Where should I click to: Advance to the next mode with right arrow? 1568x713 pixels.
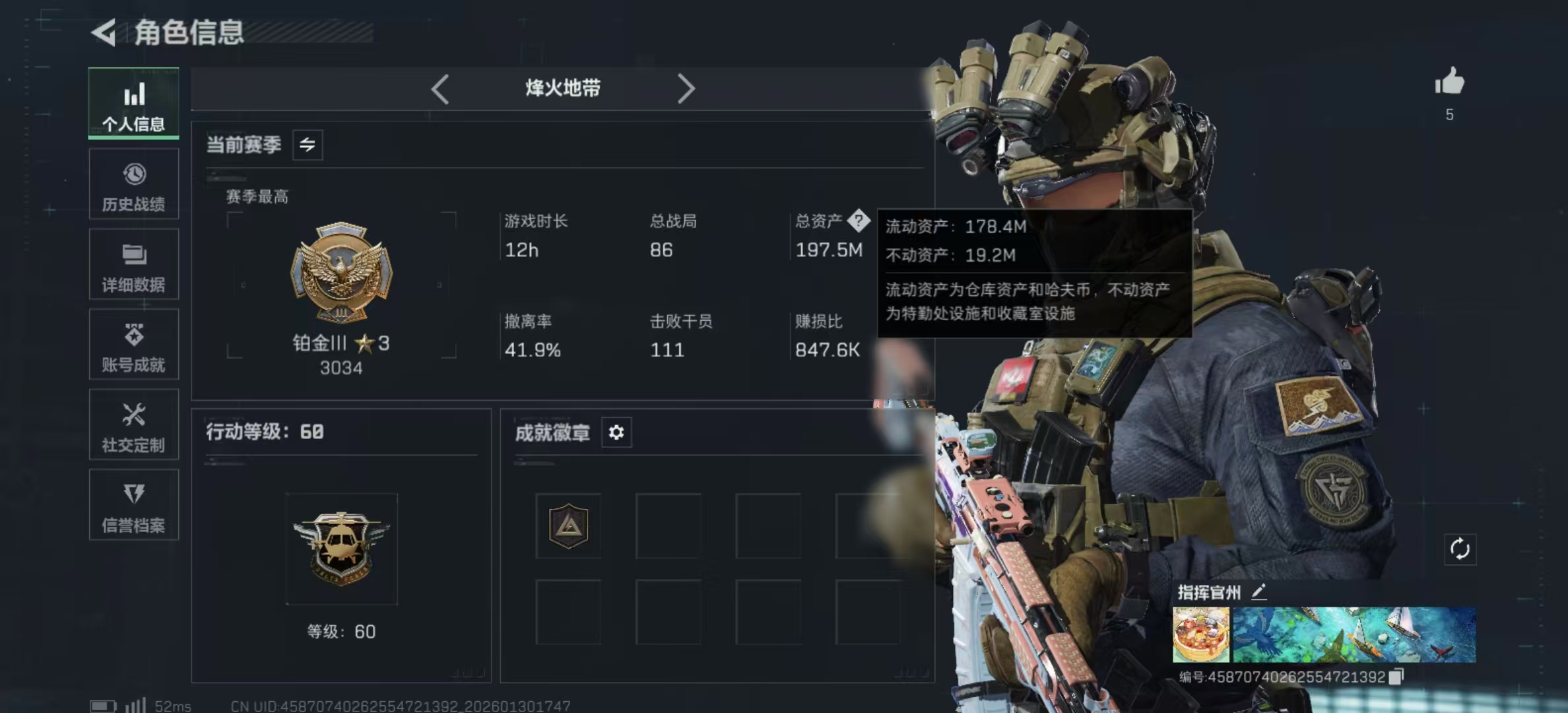click(687, 88)
